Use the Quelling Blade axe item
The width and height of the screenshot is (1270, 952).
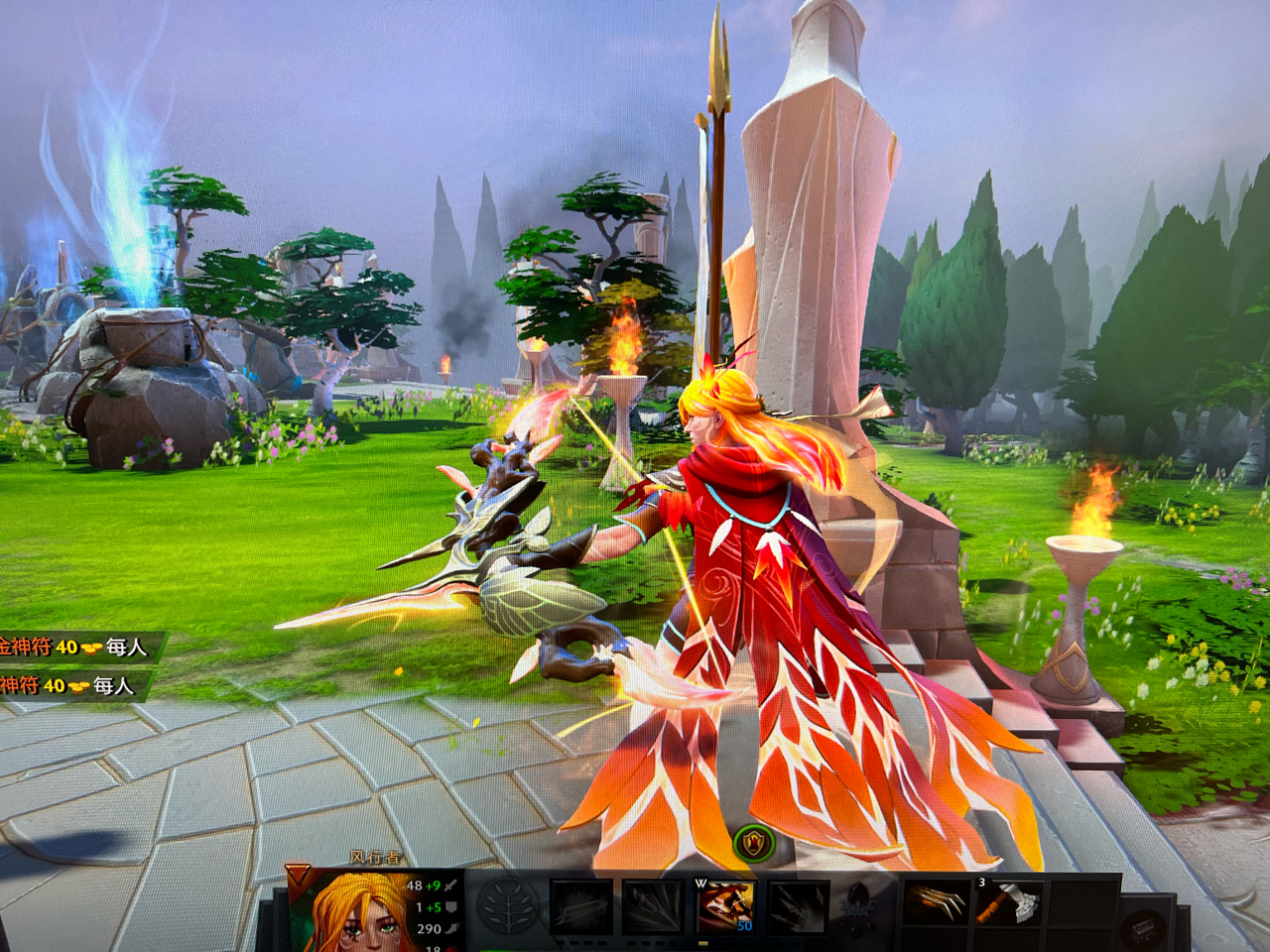tap(1007, 904)
